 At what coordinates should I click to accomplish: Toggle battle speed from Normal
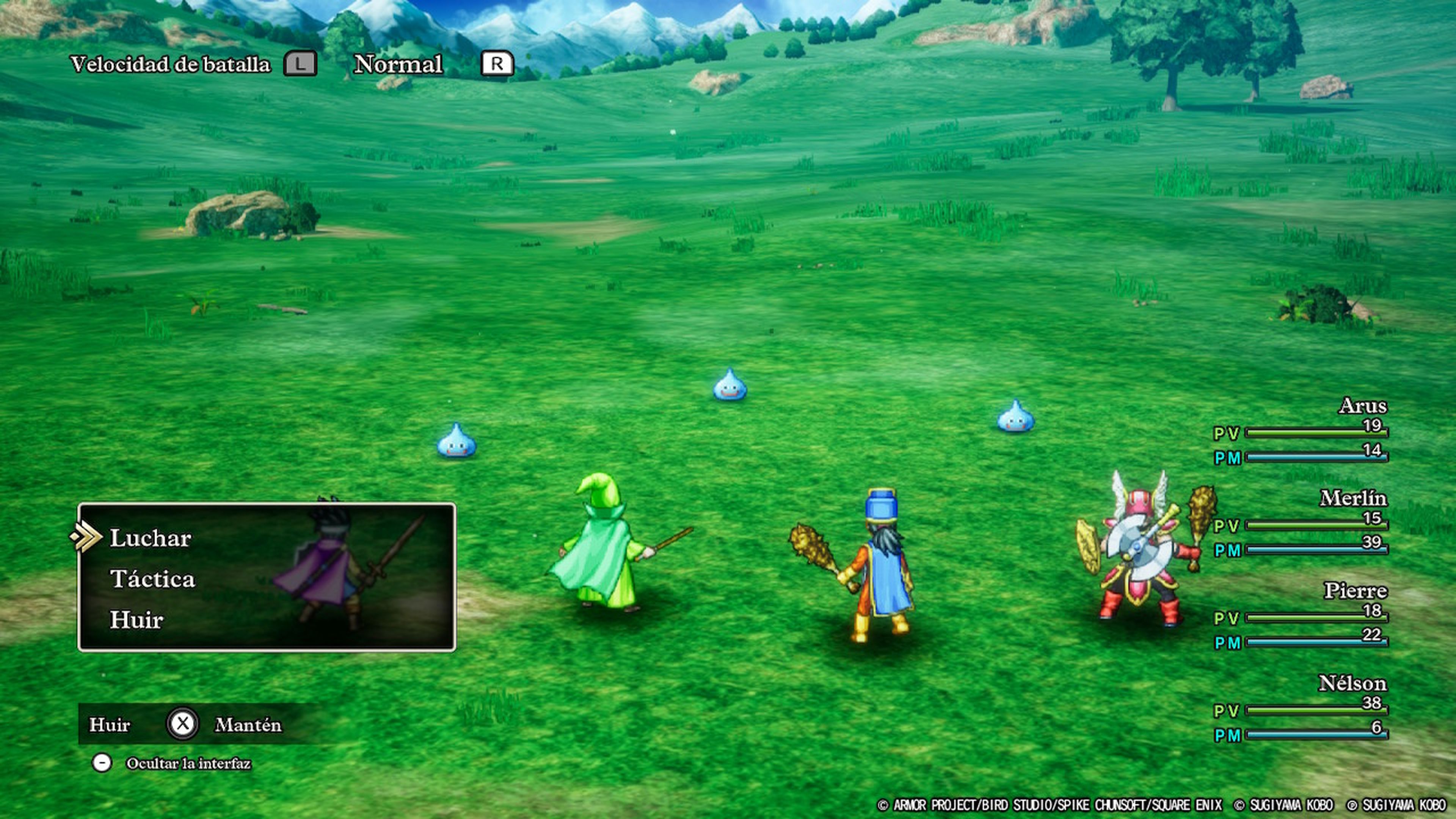click(397, 64)
